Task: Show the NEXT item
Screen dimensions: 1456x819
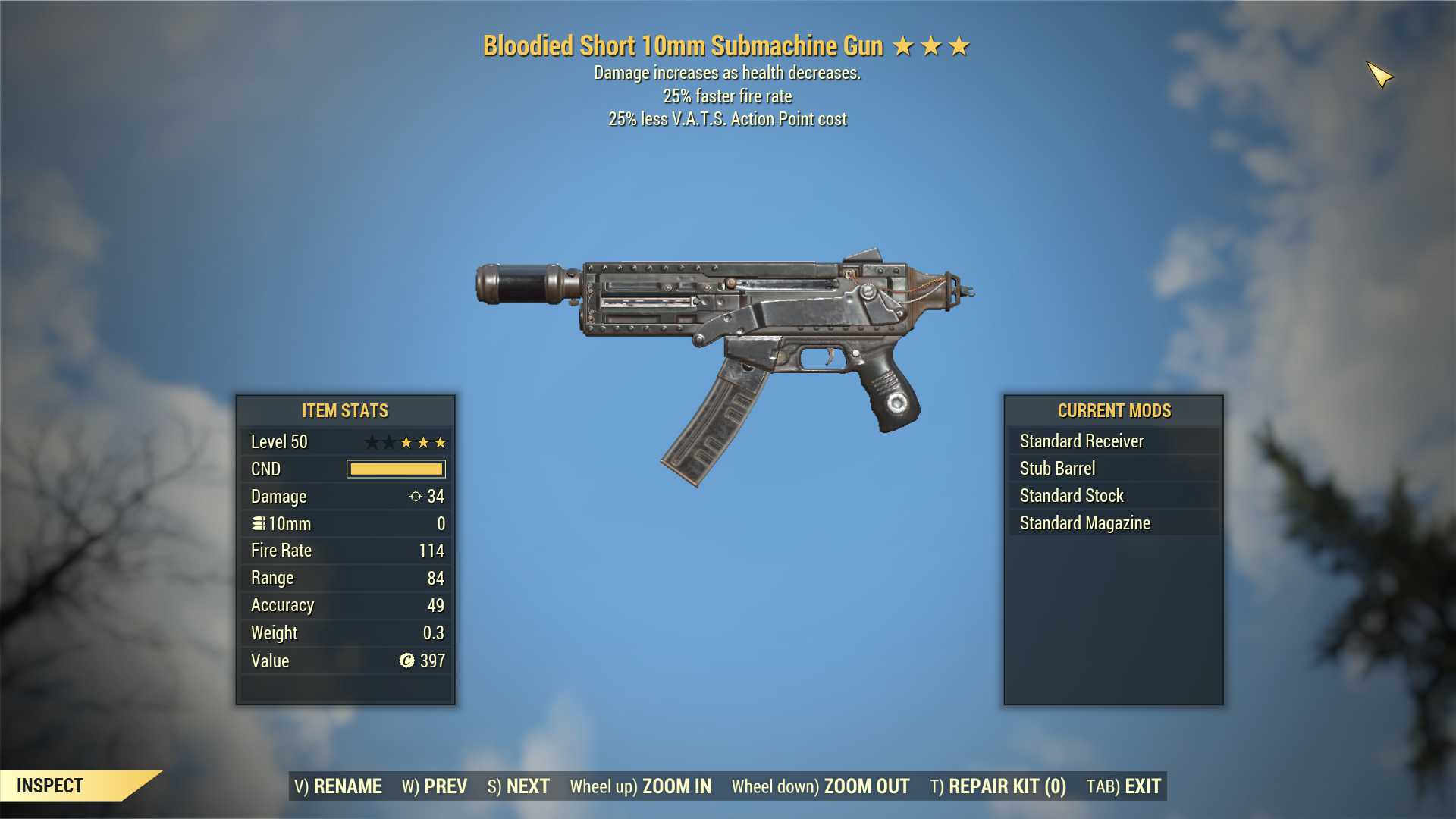Action: tap(519, 786)
